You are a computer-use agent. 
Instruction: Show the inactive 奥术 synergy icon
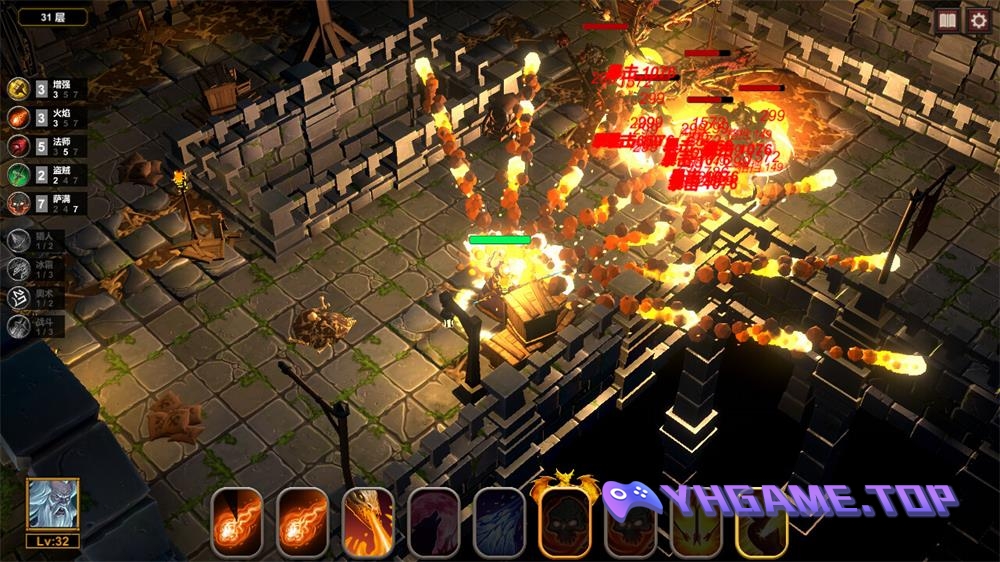pyautogui.click(x=18, y=297)
